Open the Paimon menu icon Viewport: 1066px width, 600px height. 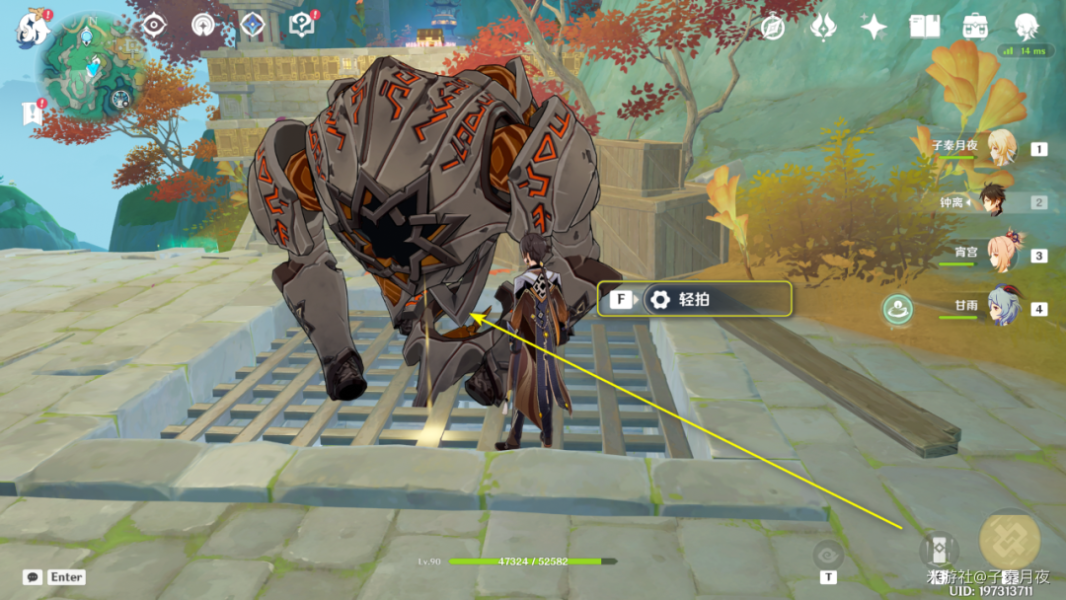point(32,28)
